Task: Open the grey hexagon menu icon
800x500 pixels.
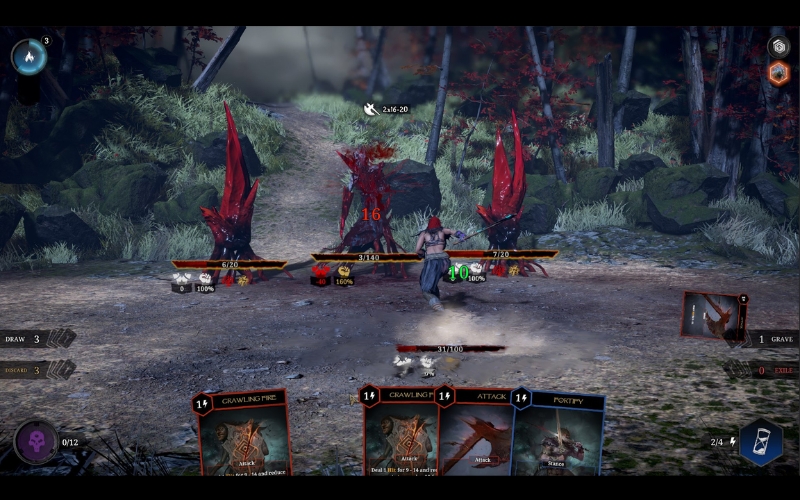Action: pyautogui.click(x=779, y=46)
